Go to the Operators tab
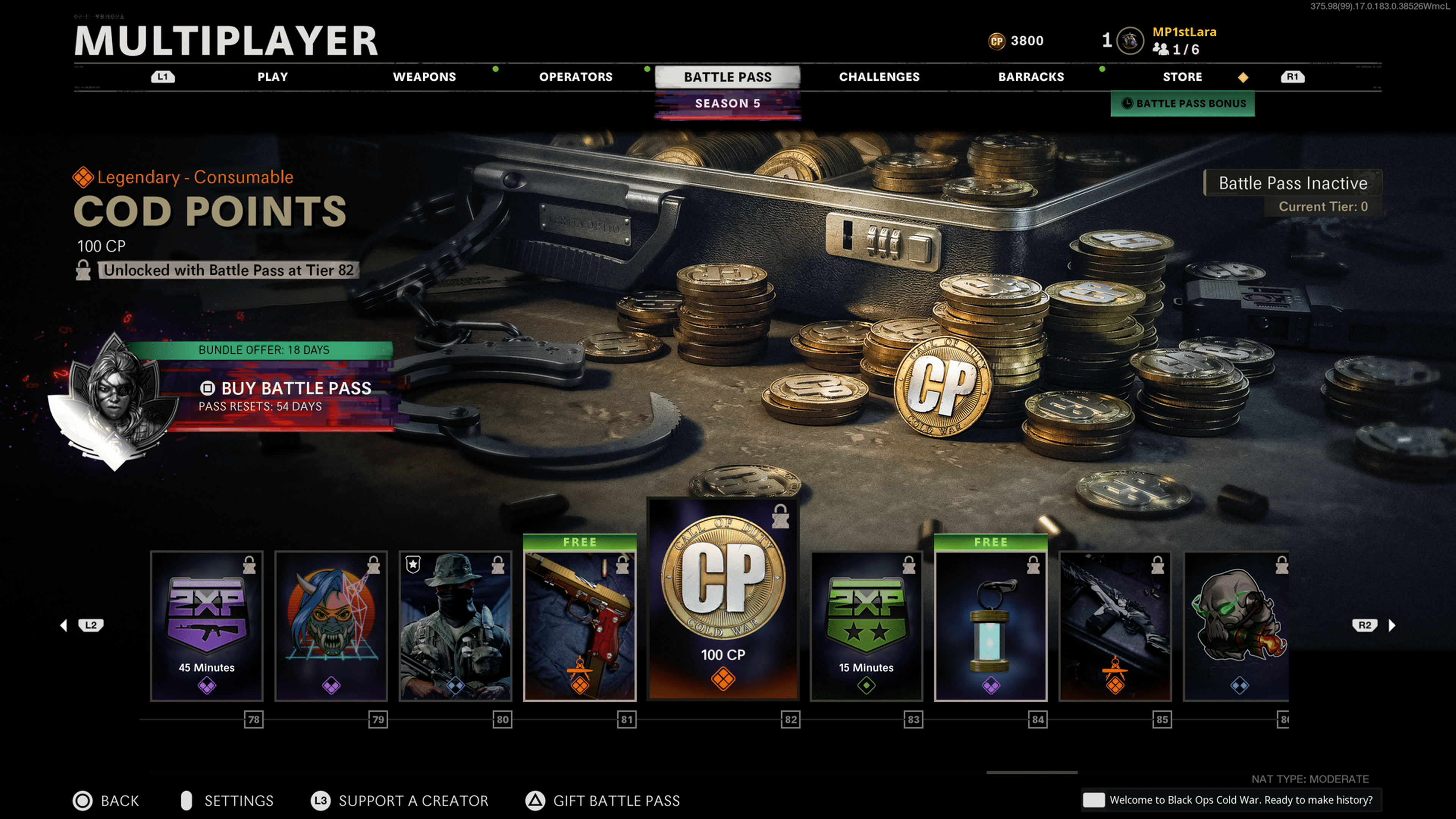 click(576, 77)
